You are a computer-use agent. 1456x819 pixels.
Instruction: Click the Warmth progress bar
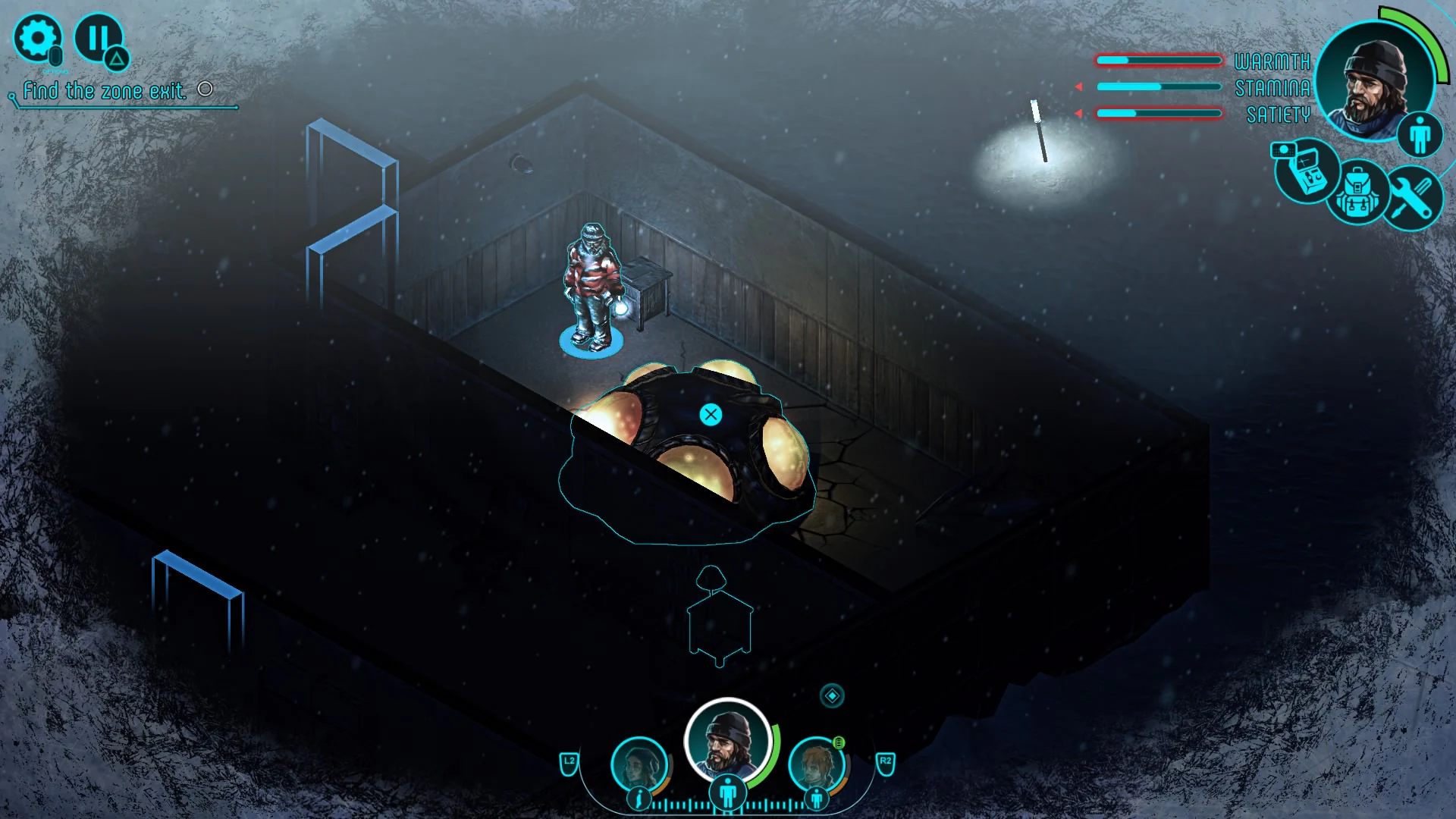pyautogui.click(x=1159, y=58)
